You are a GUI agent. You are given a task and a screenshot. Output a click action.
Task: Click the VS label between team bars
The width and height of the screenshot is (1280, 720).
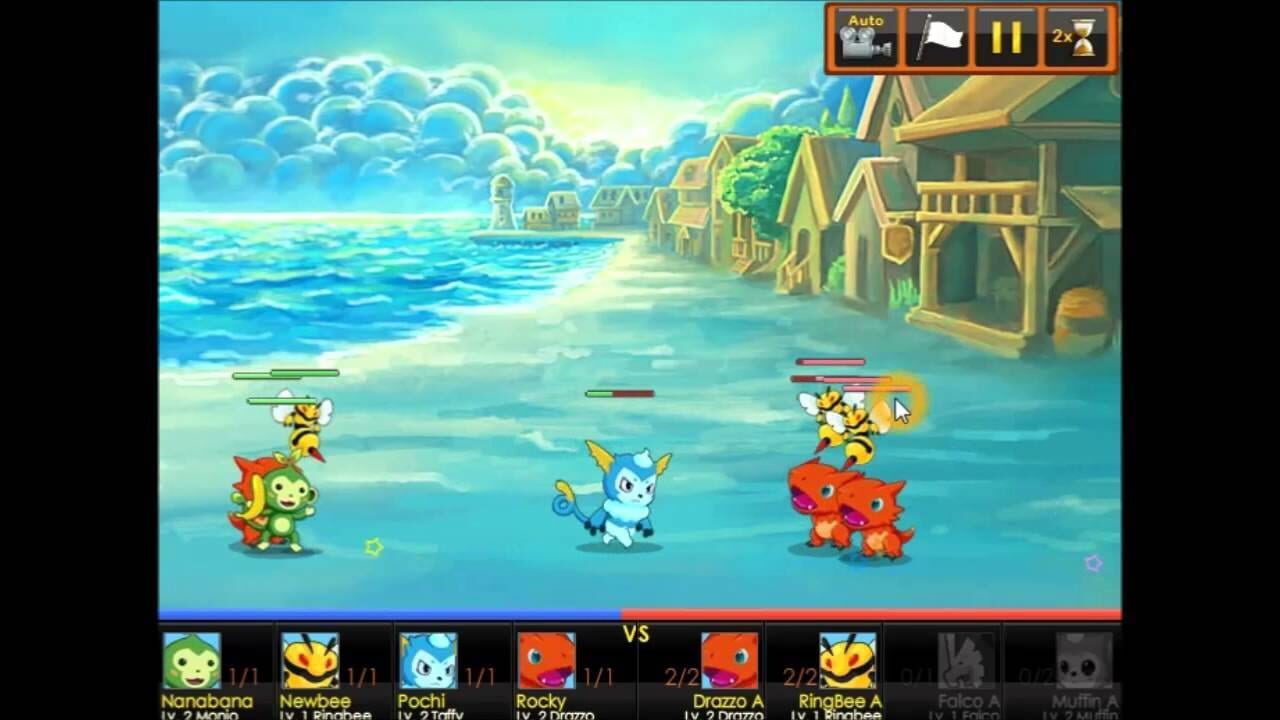pyautogui.click(x=637, y=634)
